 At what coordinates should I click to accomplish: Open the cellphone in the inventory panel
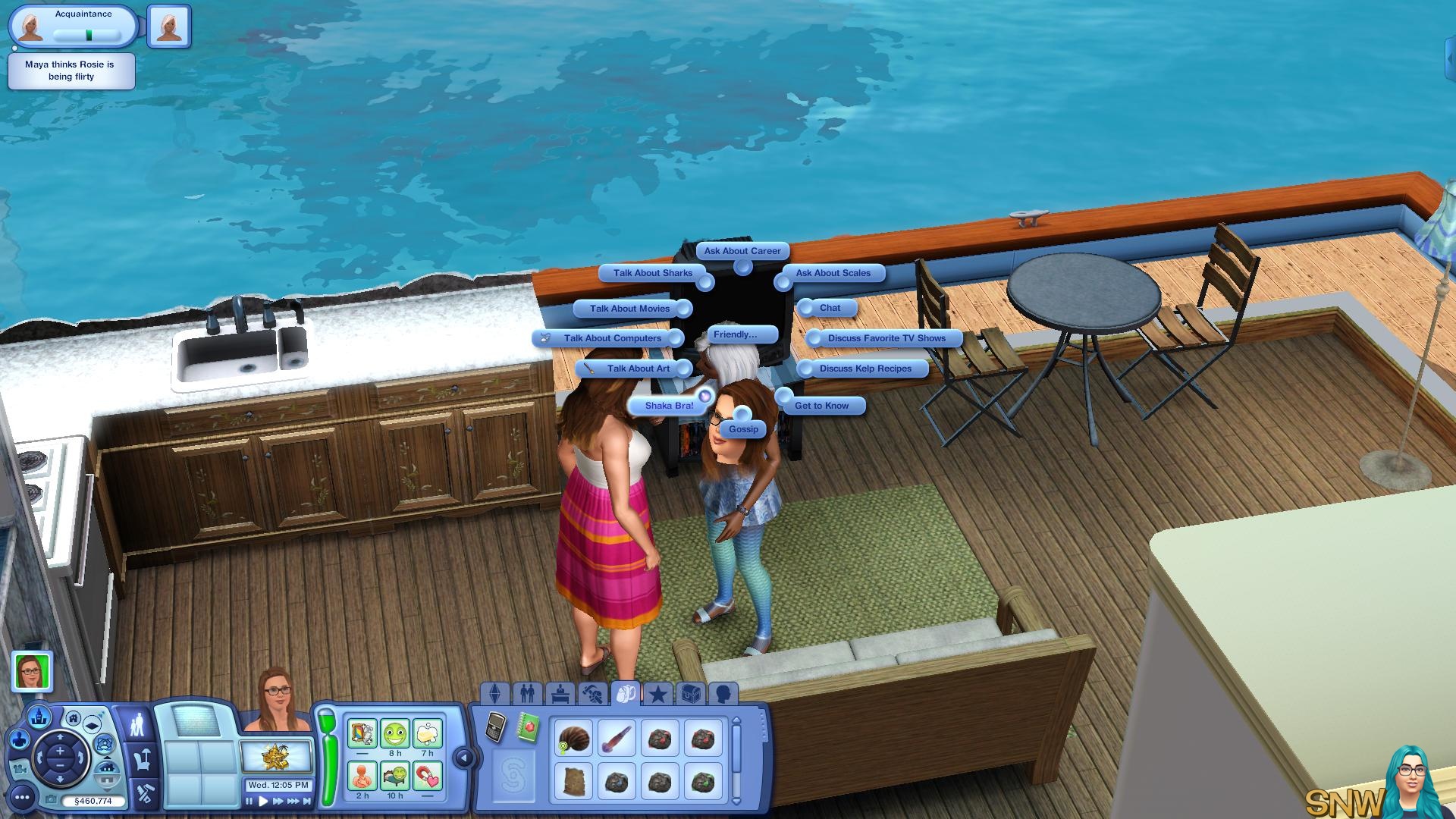495,728
